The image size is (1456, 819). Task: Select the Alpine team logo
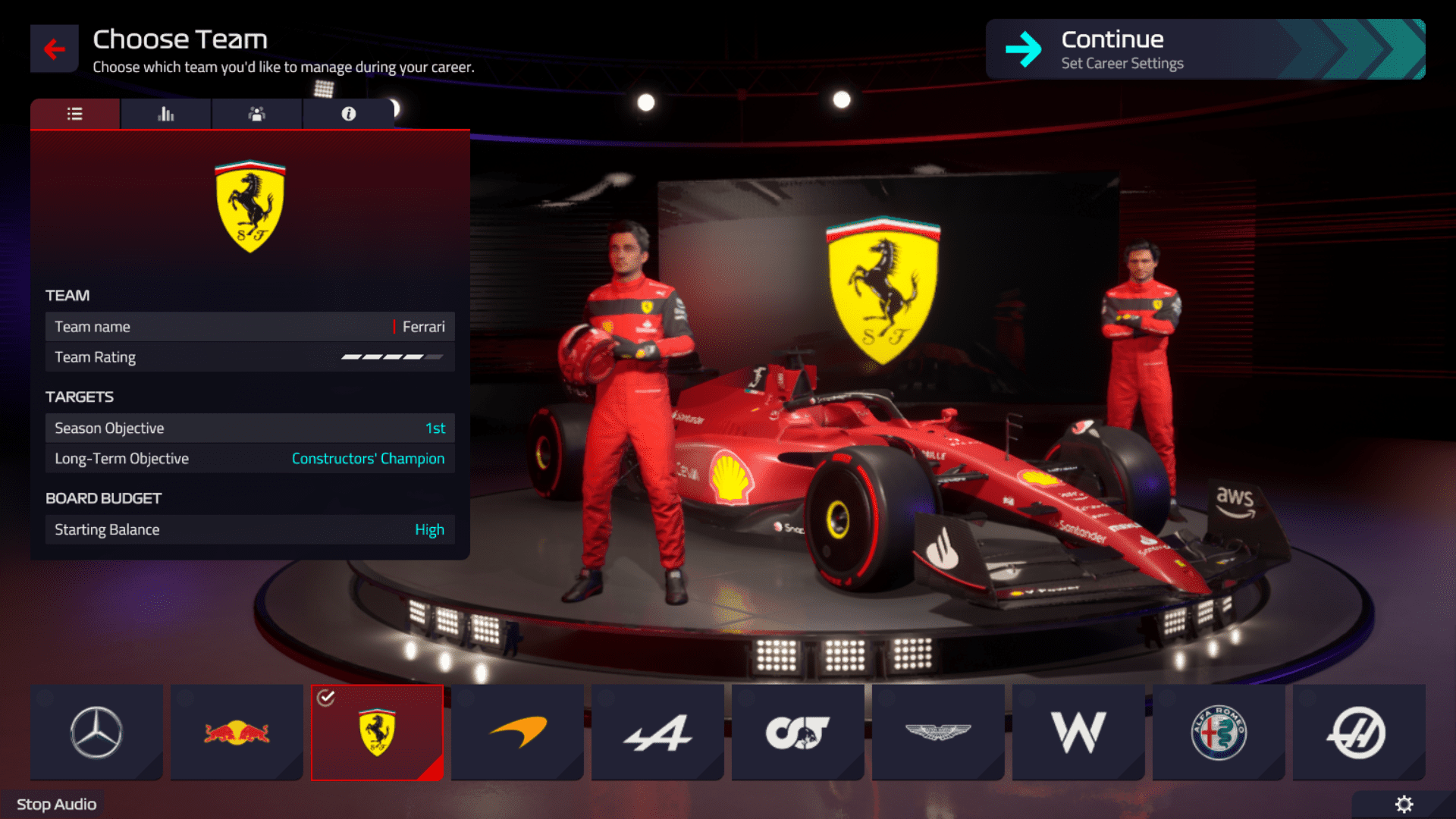tap(657, 732)
